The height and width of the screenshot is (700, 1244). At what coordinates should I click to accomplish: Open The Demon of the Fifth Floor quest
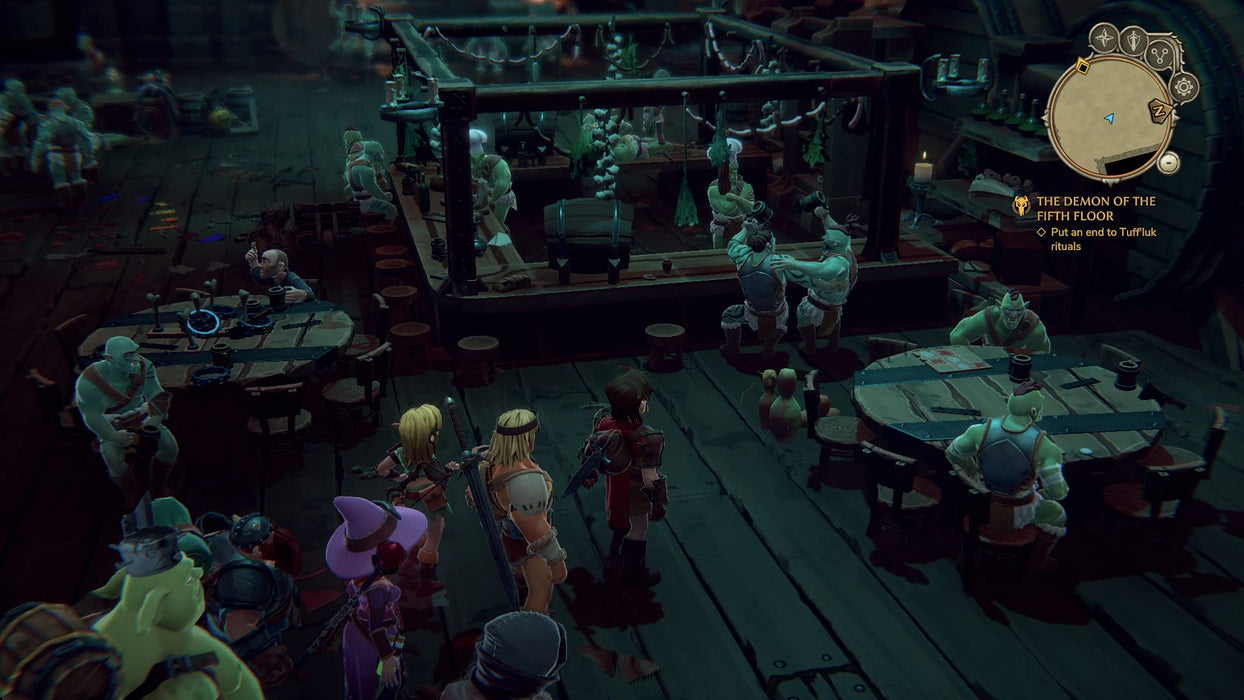coord(1095,208)
